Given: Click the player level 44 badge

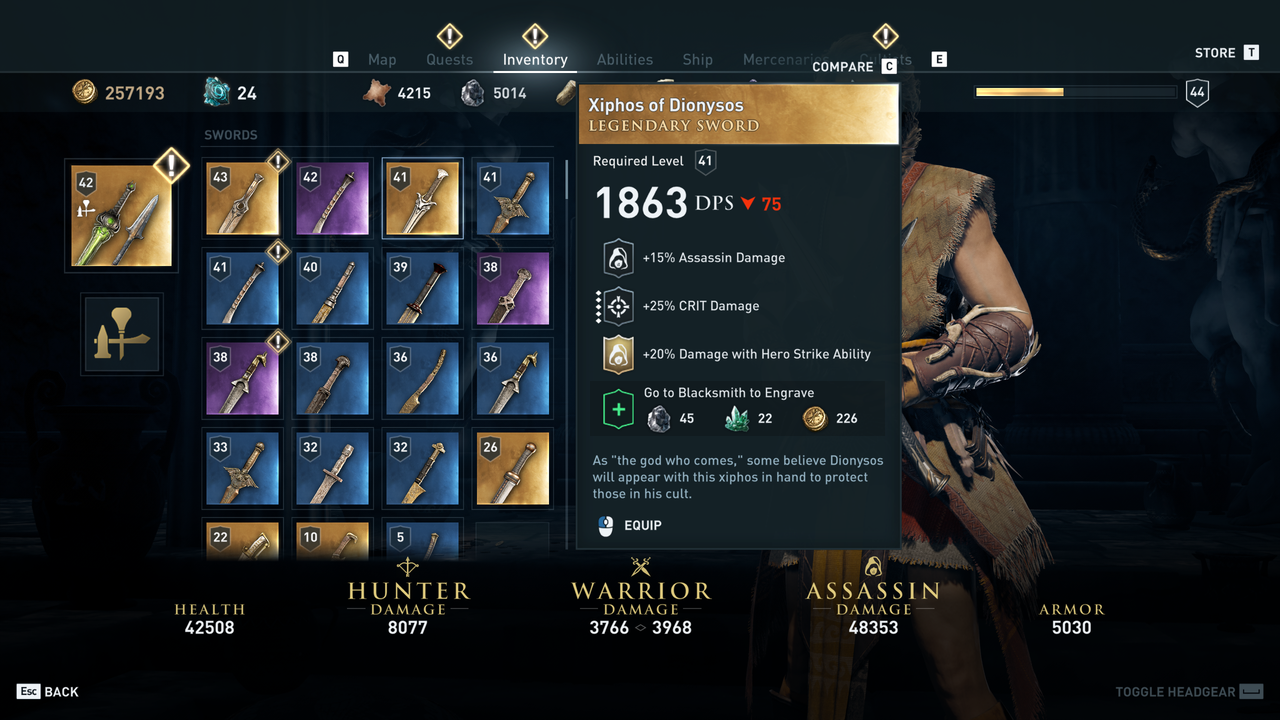Looking at the screenshot, I should 1197,91.
